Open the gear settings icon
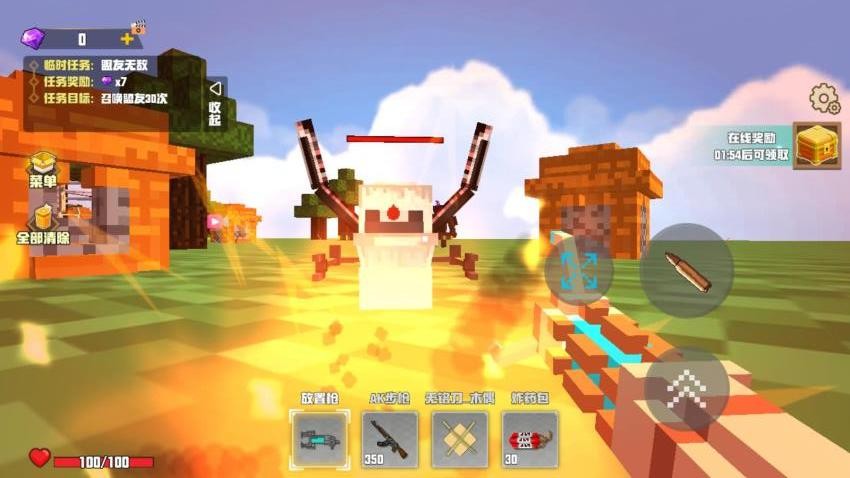 (824, 99)
